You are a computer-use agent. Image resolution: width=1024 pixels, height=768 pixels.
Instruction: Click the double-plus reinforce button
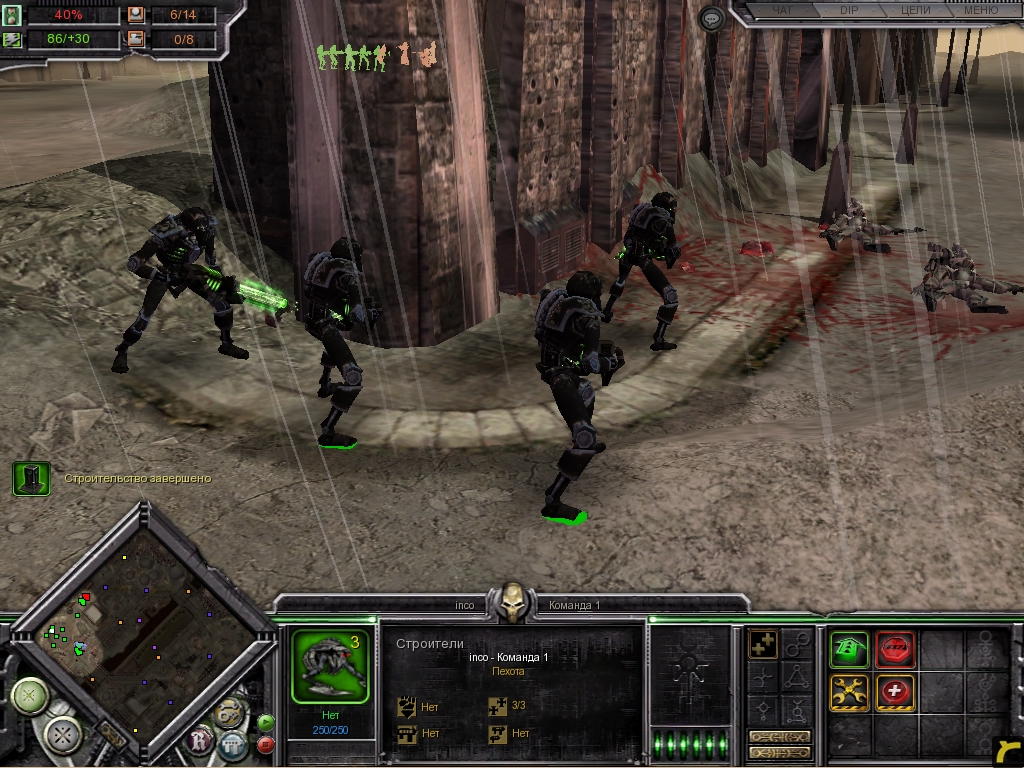pyautogui.click(x=763, y=645)
